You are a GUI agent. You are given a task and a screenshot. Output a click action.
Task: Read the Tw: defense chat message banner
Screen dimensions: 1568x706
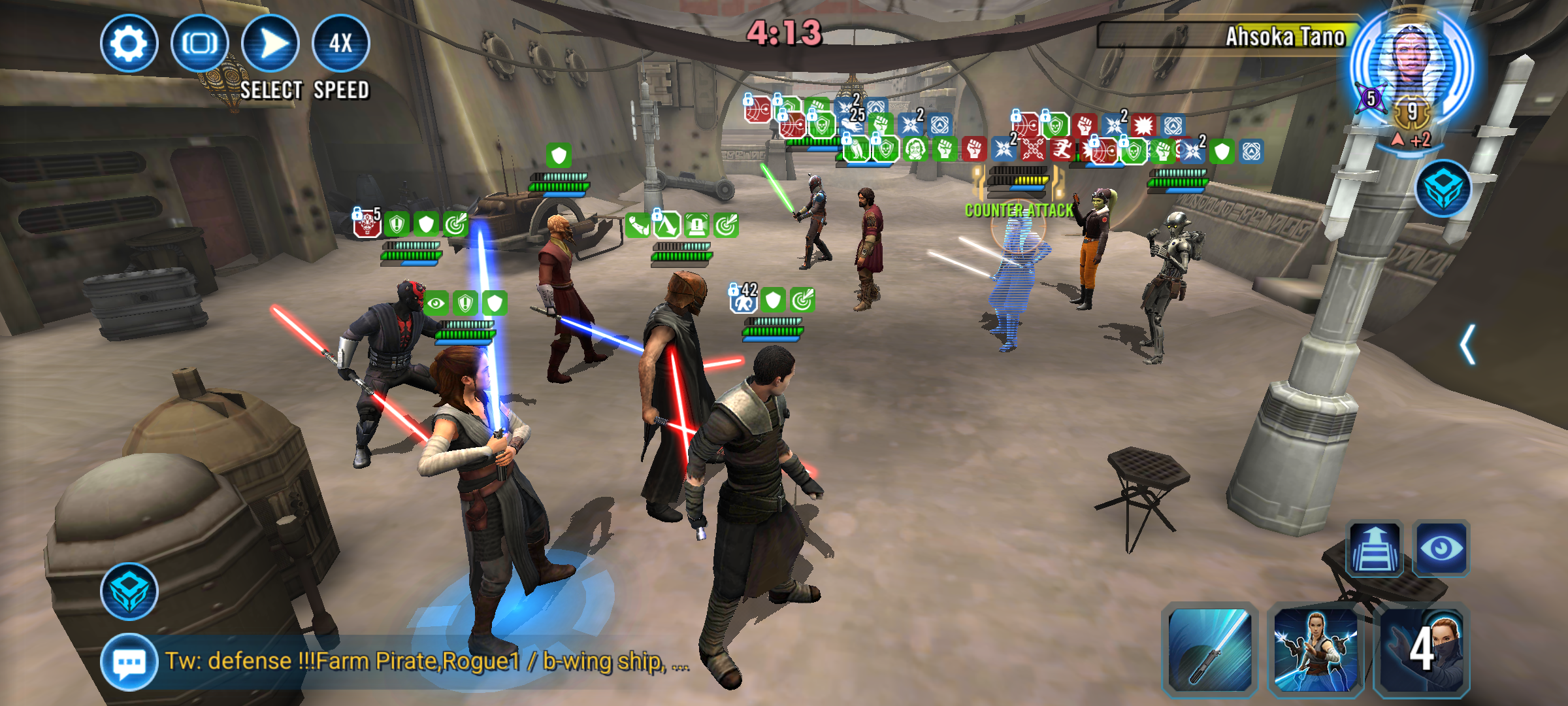tap(425, 662)
